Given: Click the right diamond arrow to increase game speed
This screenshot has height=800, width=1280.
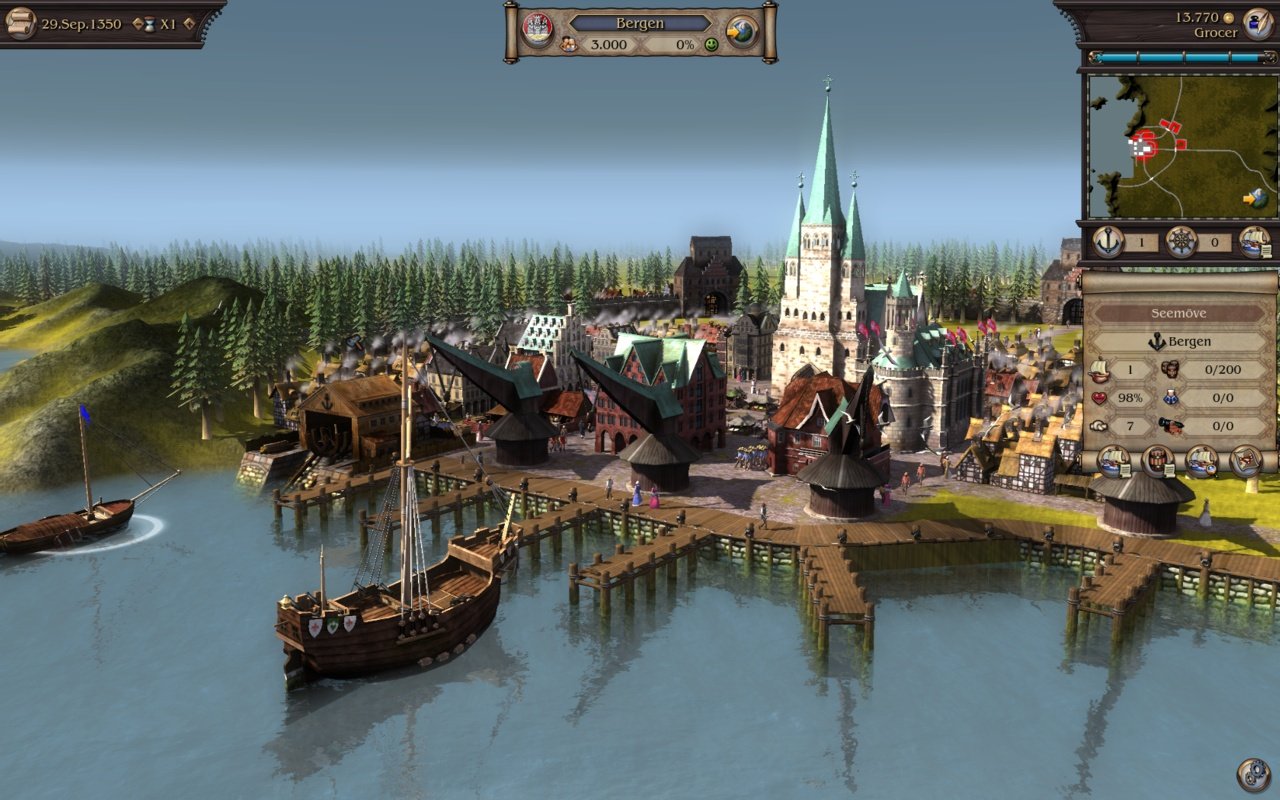Looking at the screenshot, I should [188, 25].
